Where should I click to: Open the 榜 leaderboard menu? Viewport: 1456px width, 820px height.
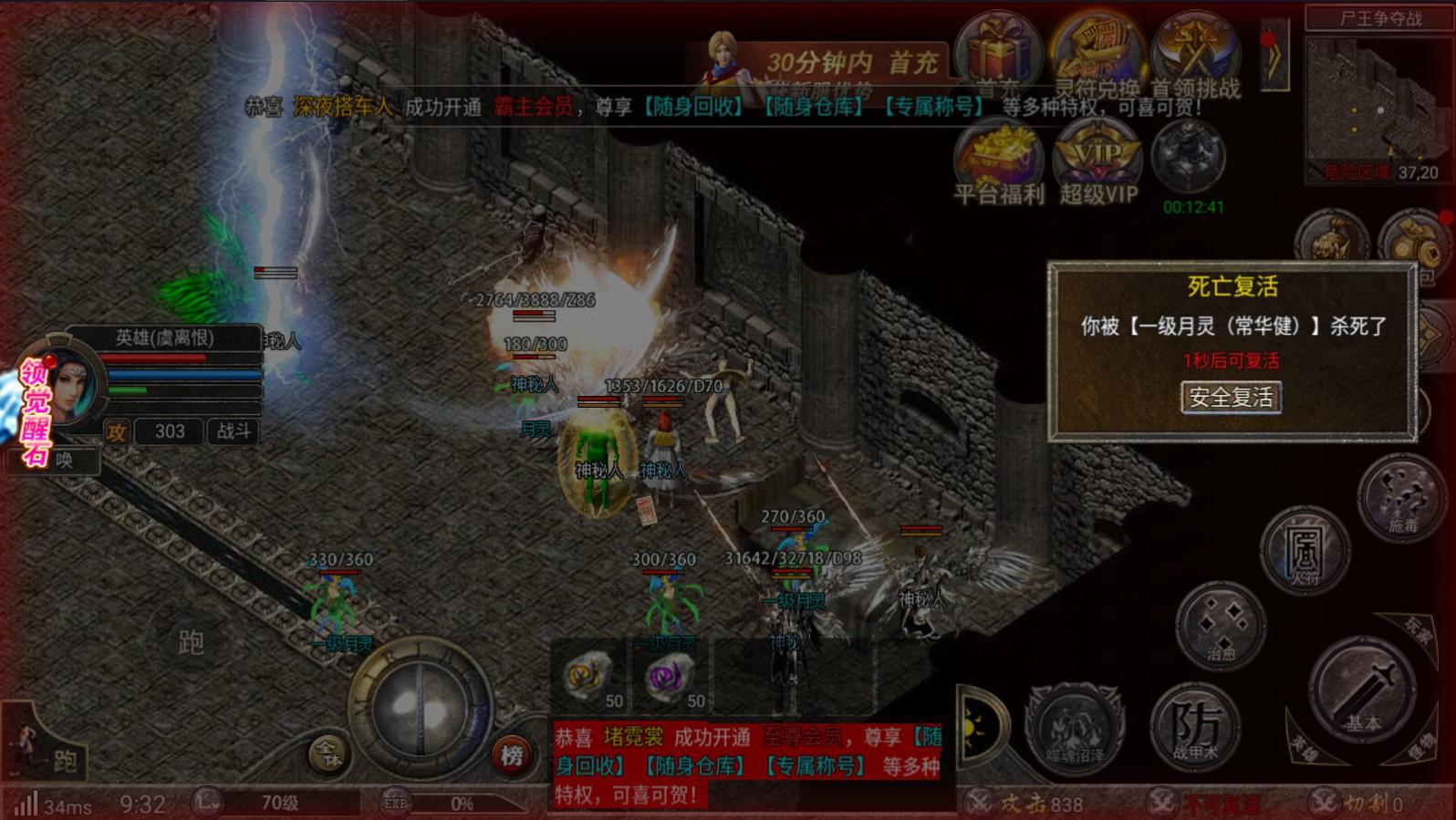(x=512, y=754)
